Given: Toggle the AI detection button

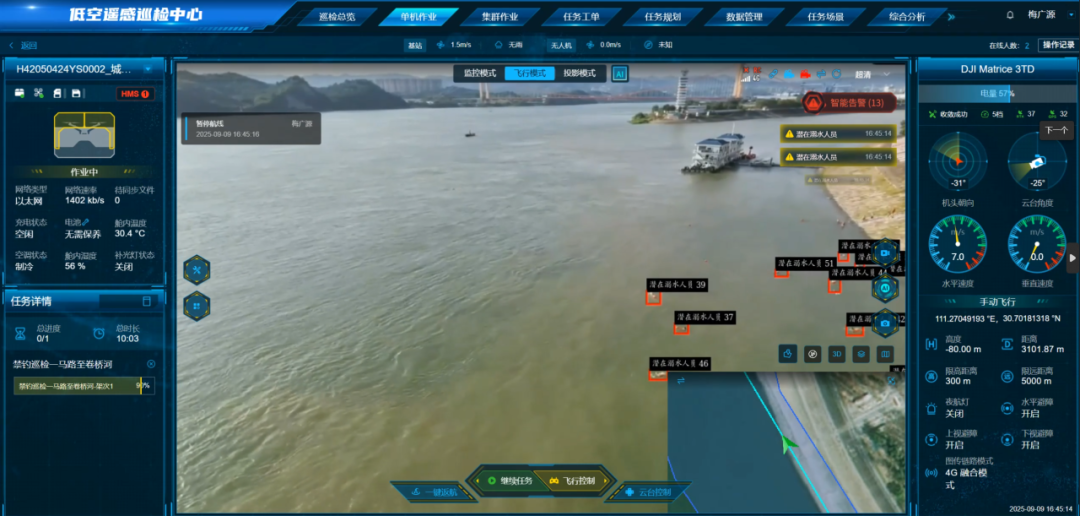Looking at the screenshot, I should tap(620, 73).
